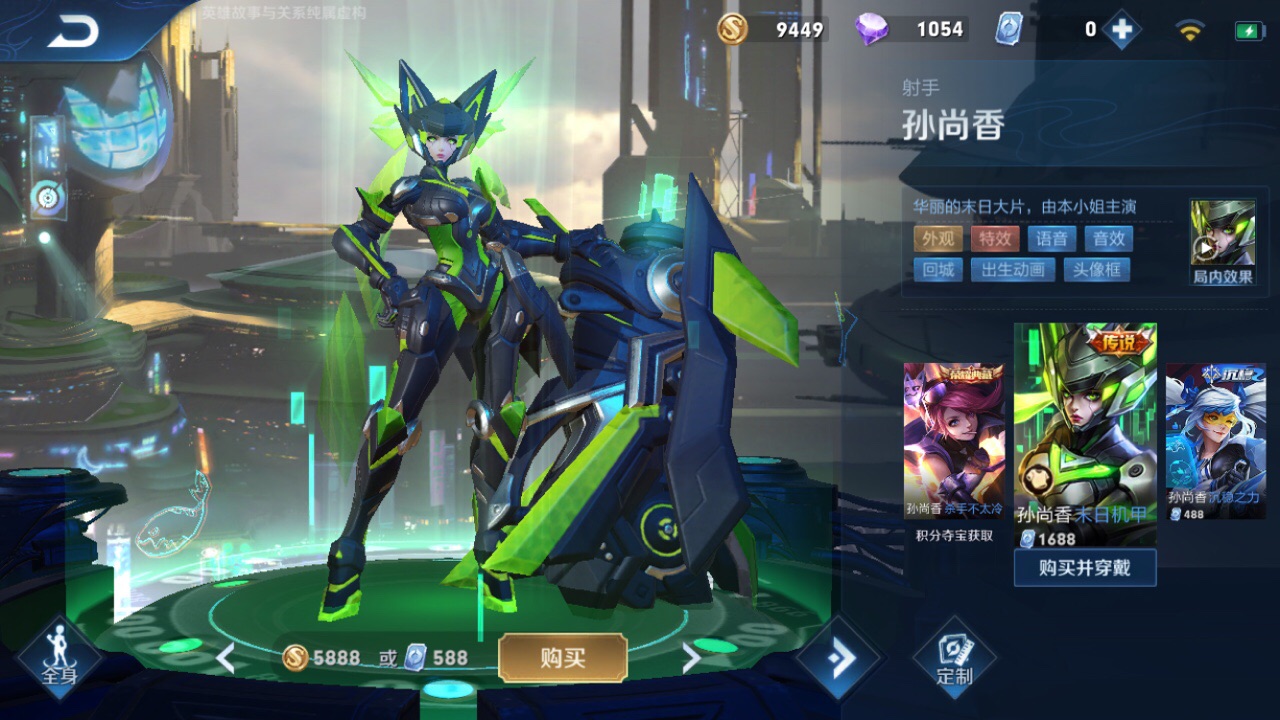Go back using the return arrow
The image size is (1280, 720).
click(72, 32)
